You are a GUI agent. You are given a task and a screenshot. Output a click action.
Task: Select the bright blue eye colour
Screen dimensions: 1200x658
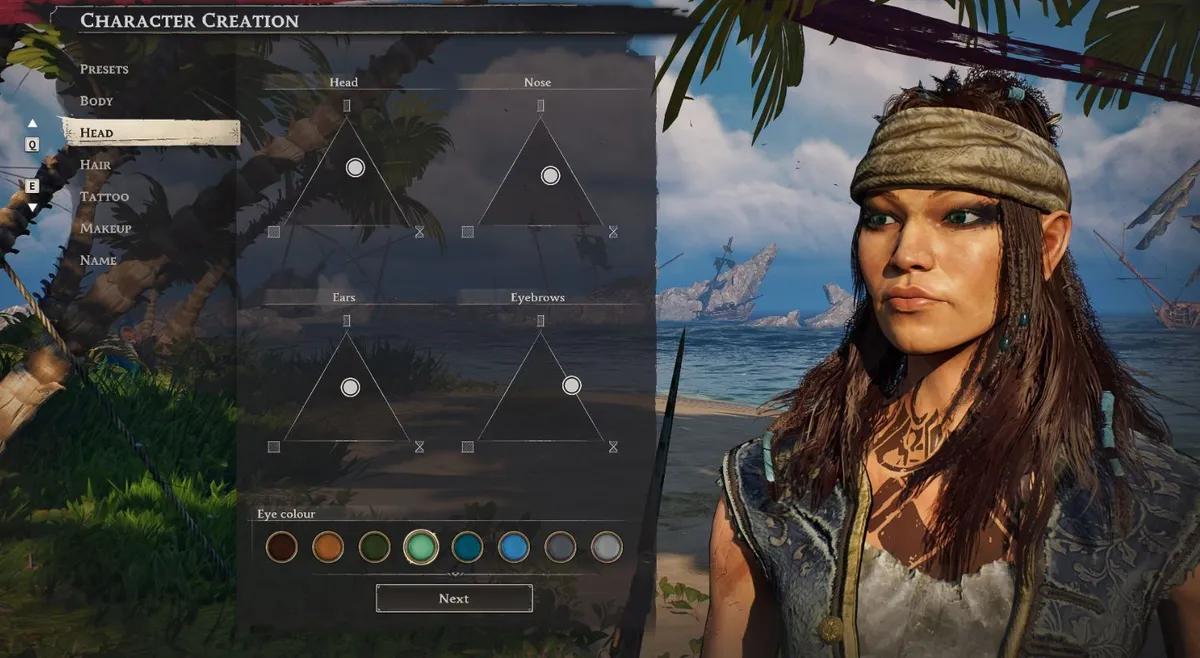[514, 547]
